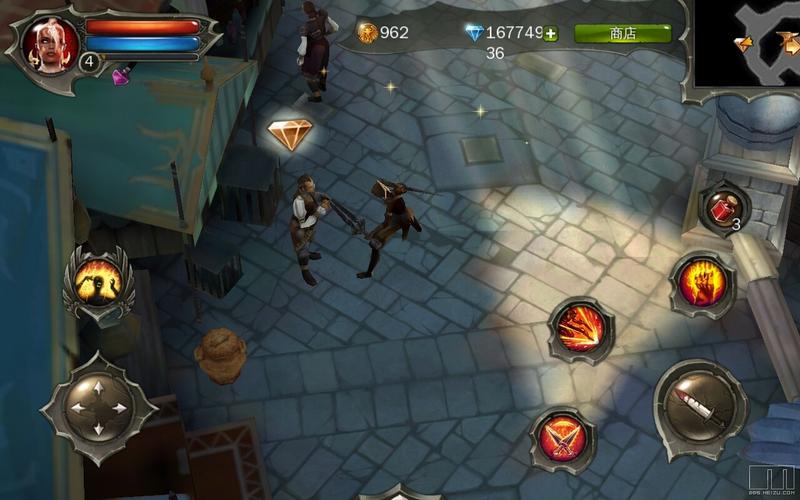Viewport: 800px width, 500px height.
Task: Trigger the red slash burst skill
Action: [580, 329]
